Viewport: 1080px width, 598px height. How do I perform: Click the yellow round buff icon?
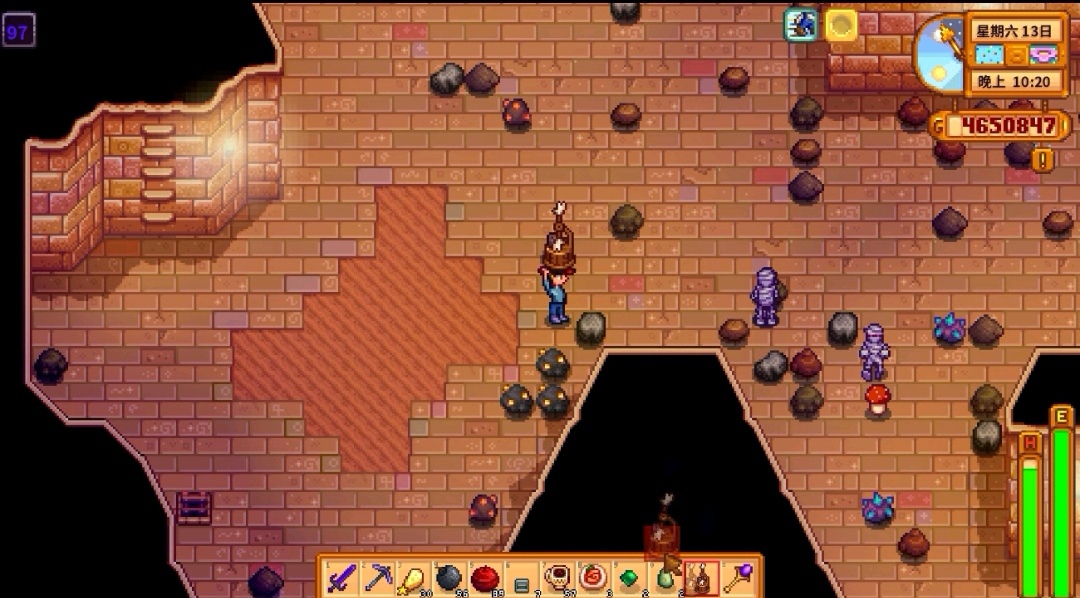point(841,25)
